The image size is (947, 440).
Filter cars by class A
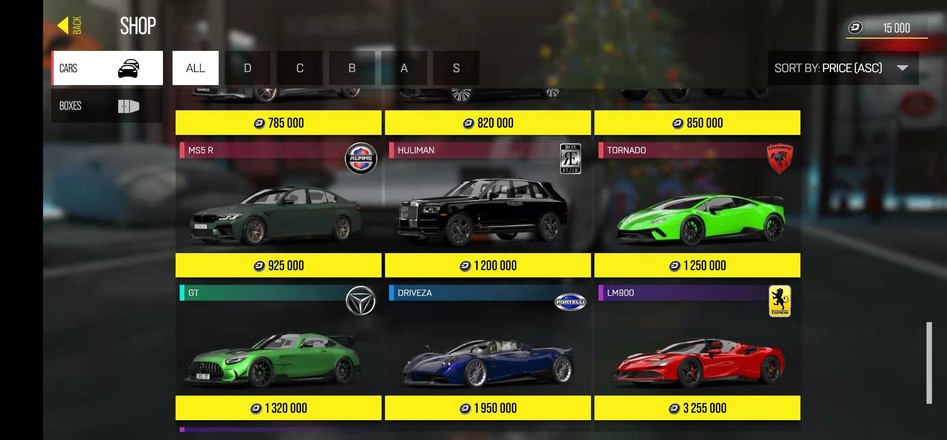(404, 68)
